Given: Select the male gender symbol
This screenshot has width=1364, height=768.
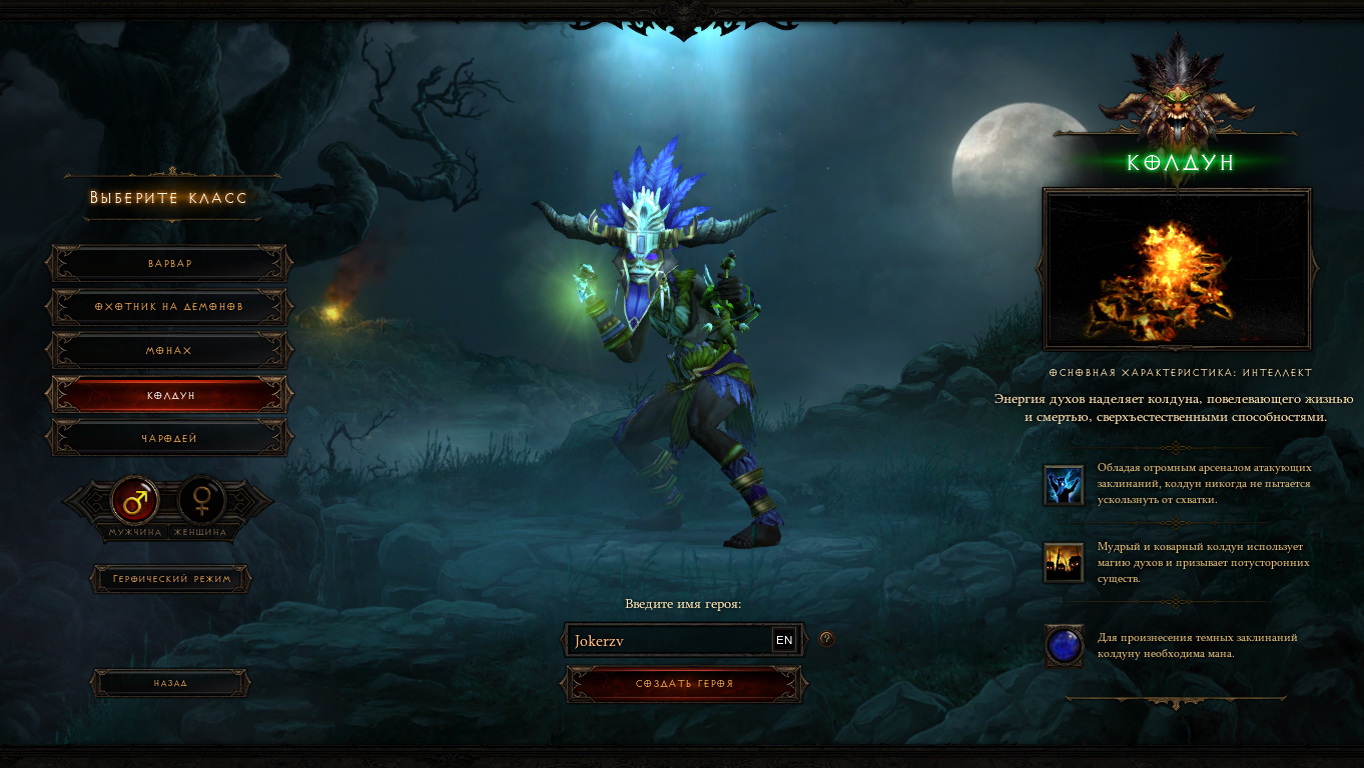Looking at the screenshot, I should 135,498.
